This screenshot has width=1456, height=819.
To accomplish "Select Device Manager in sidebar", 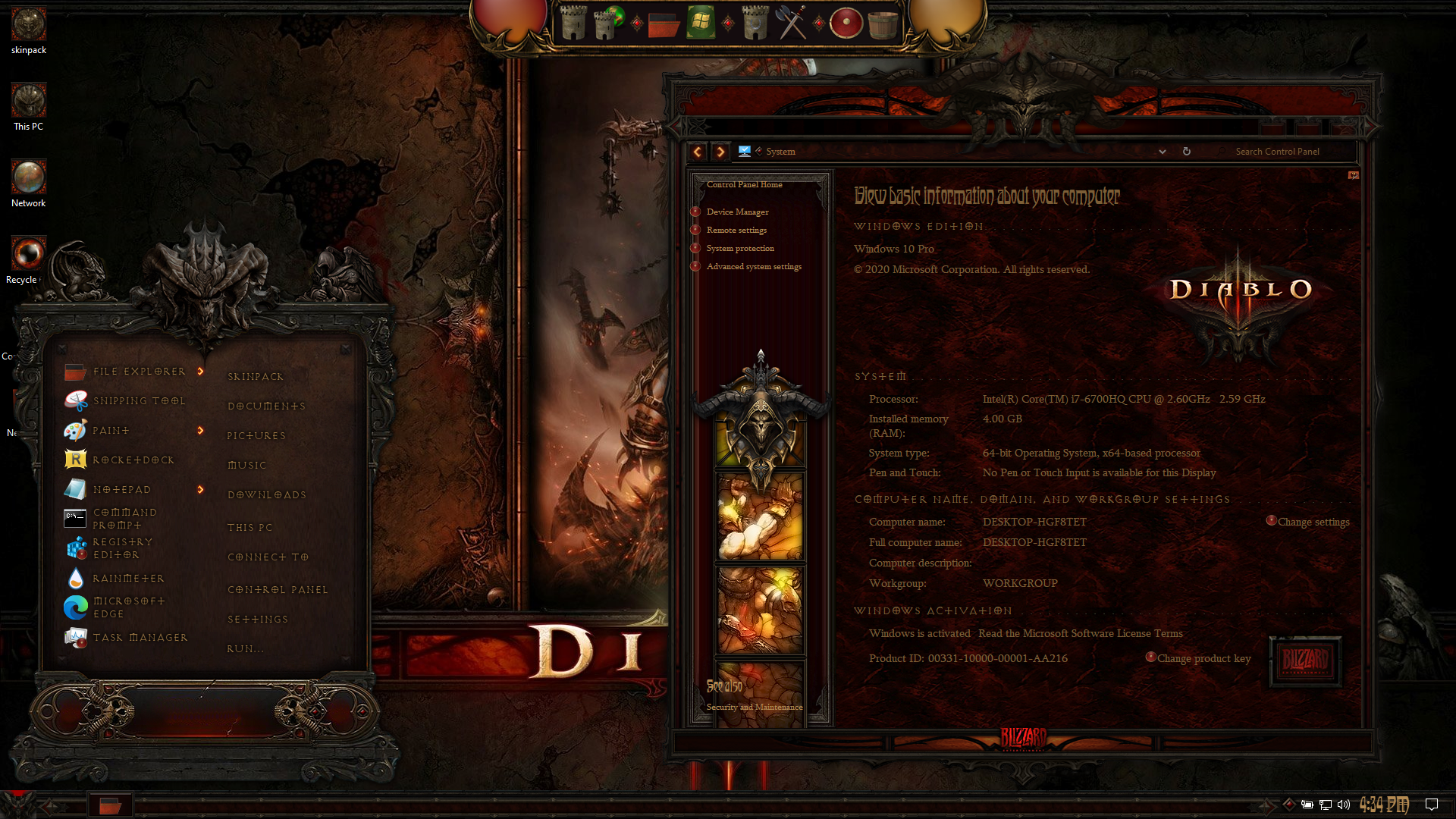I will pos(737,212).
